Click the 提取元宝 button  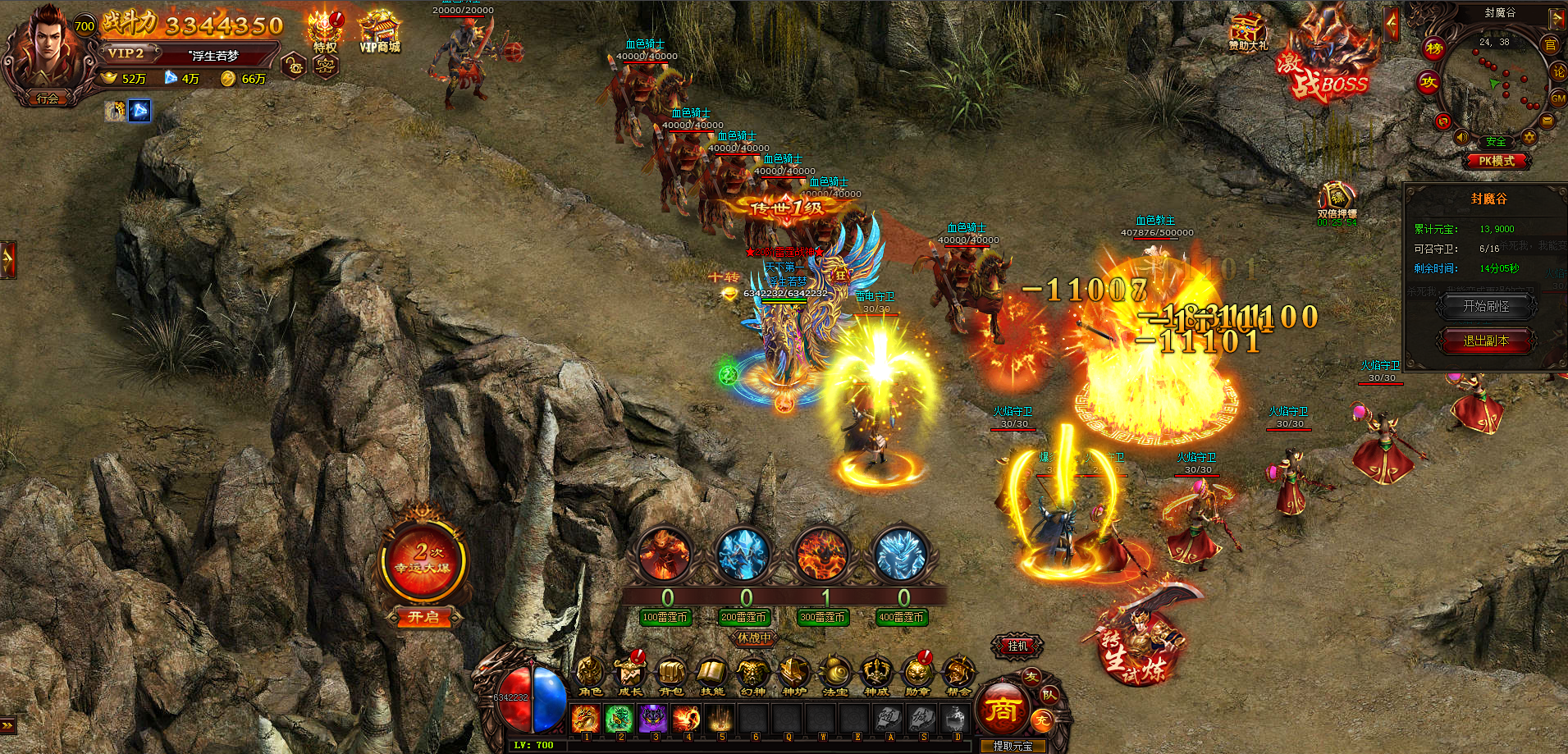[x=1013, y=746]
